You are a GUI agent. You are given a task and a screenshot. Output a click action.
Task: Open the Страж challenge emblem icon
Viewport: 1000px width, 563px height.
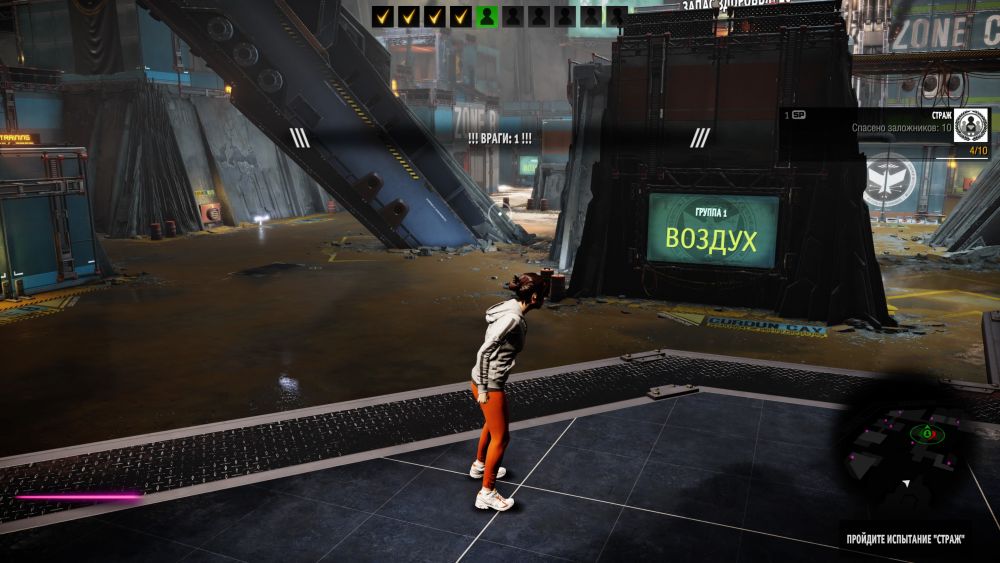pos(970,128)
